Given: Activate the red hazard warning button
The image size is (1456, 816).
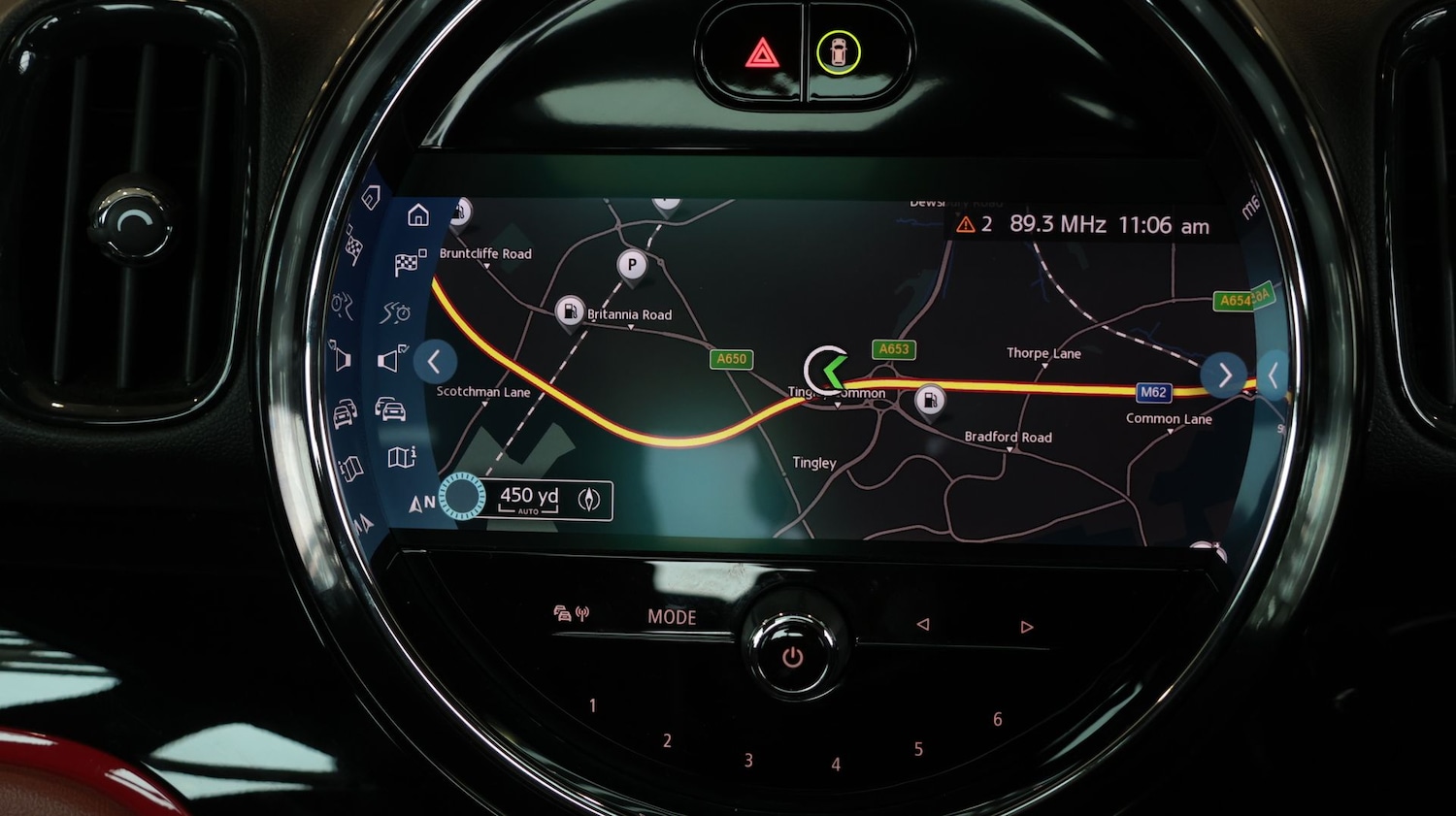Looking at the screenshot, I should click(x=762, y=53).
